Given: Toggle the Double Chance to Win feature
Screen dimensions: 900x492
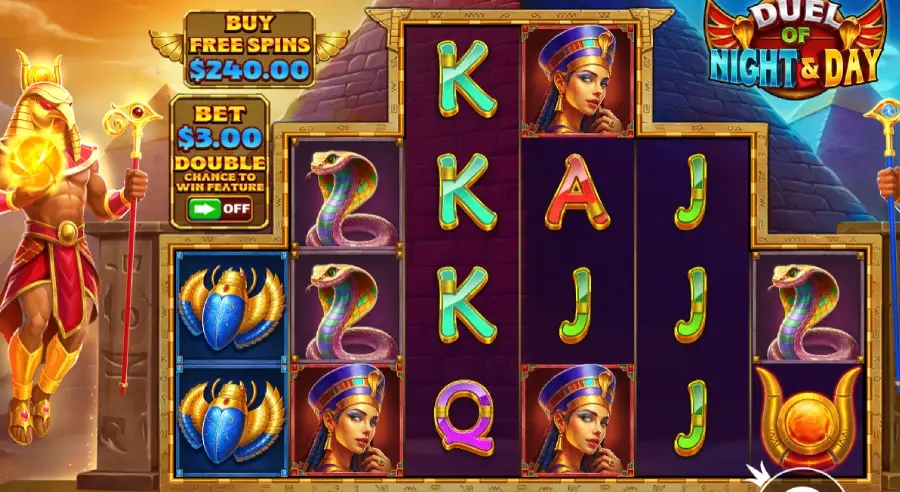Looking at the screenshot, I should point(220,209).
